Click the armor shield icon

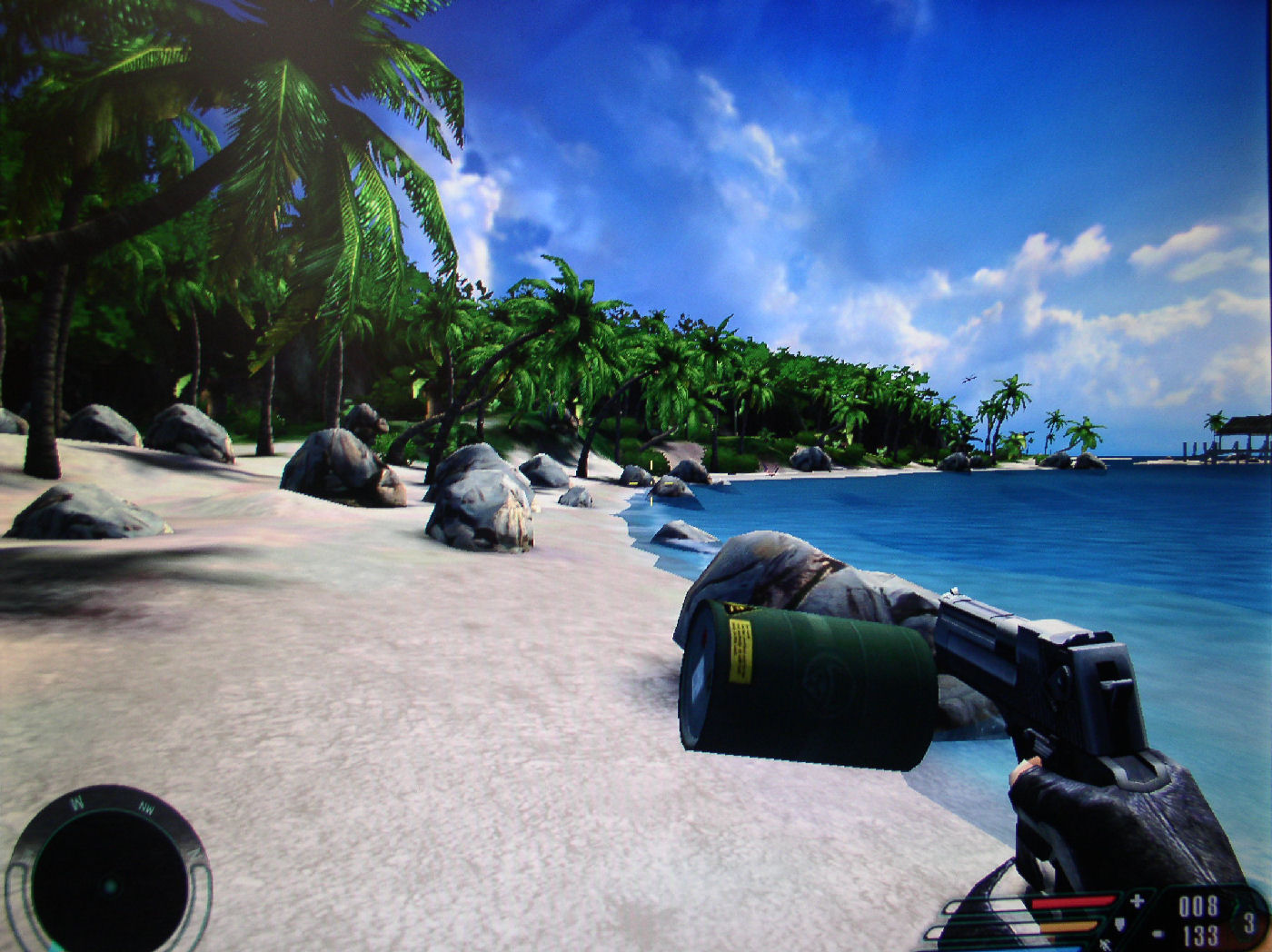click(1119, 926)
